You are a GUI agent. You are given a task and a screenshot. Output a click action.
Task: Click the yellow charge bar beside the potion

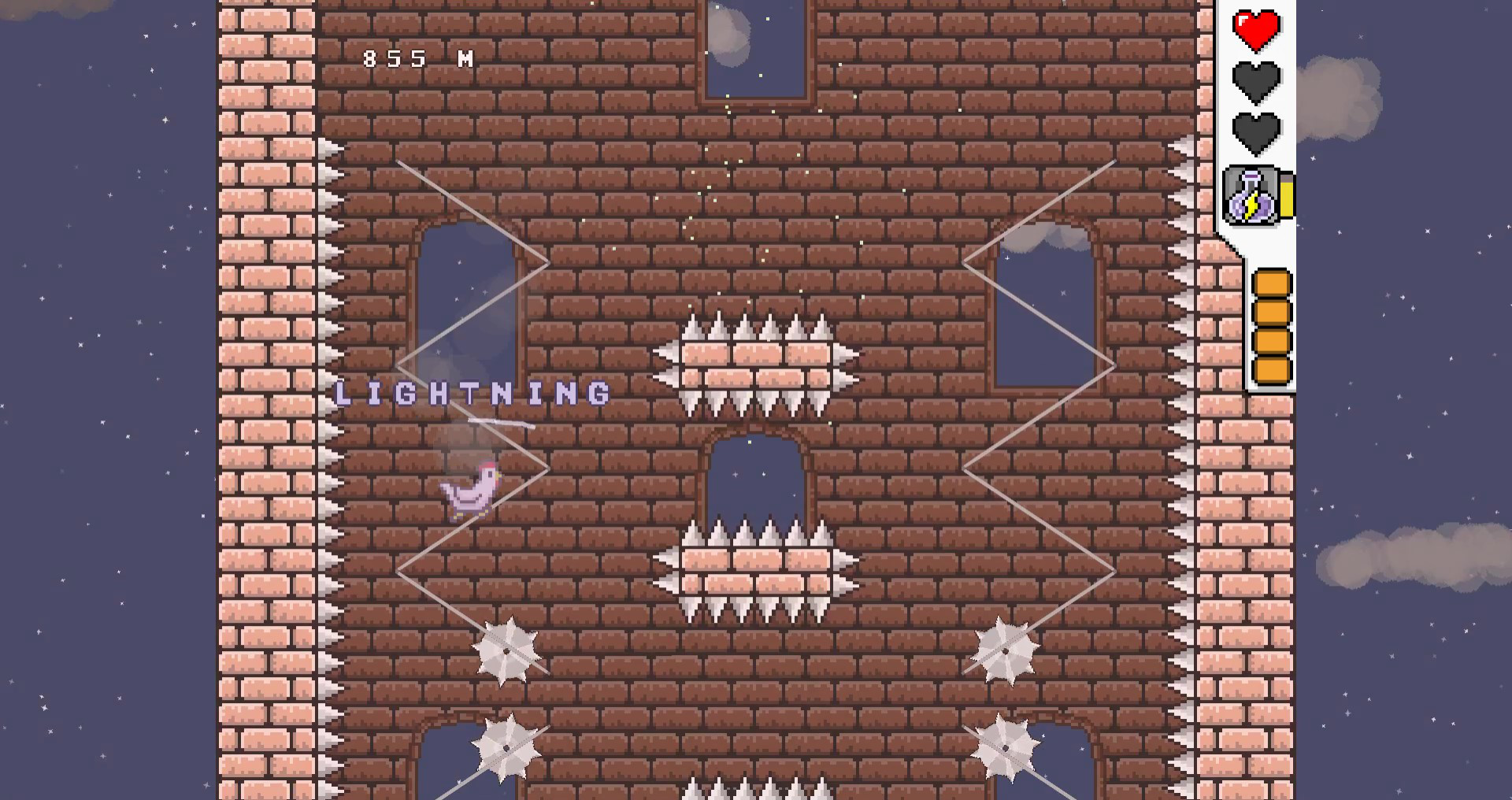pos(1285,196)
